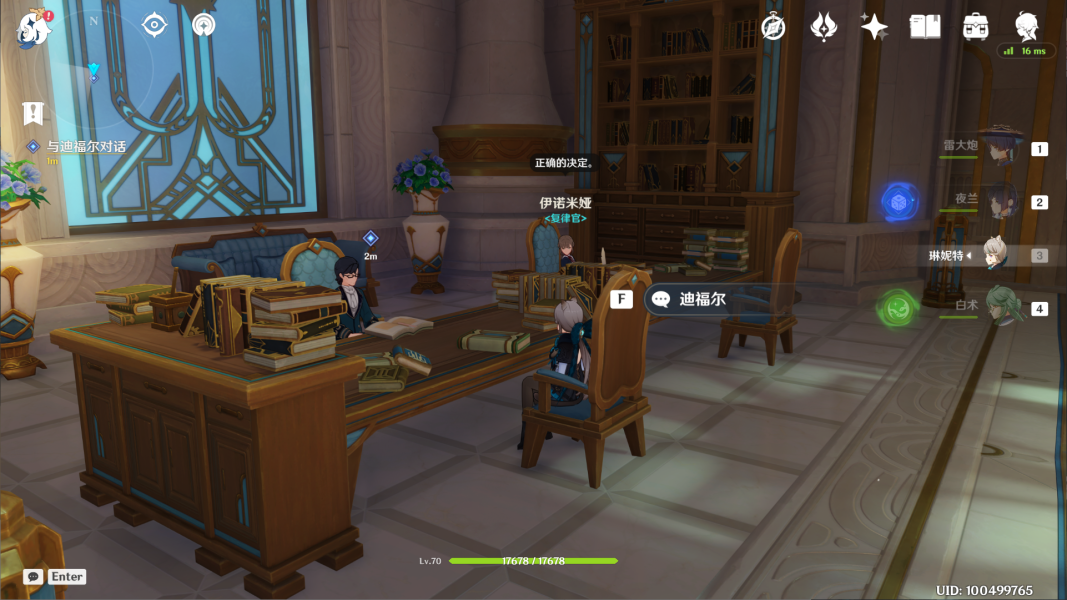
Task: Switch to party member 夜兰
Action: 1000,202
